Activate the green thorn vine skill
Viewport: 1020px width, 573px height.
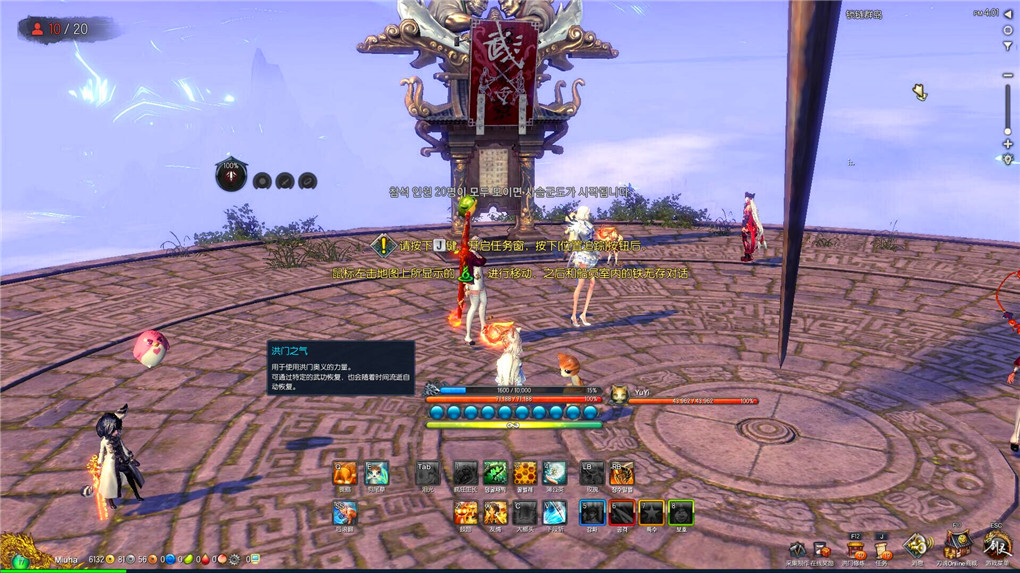tap(495, 473)
